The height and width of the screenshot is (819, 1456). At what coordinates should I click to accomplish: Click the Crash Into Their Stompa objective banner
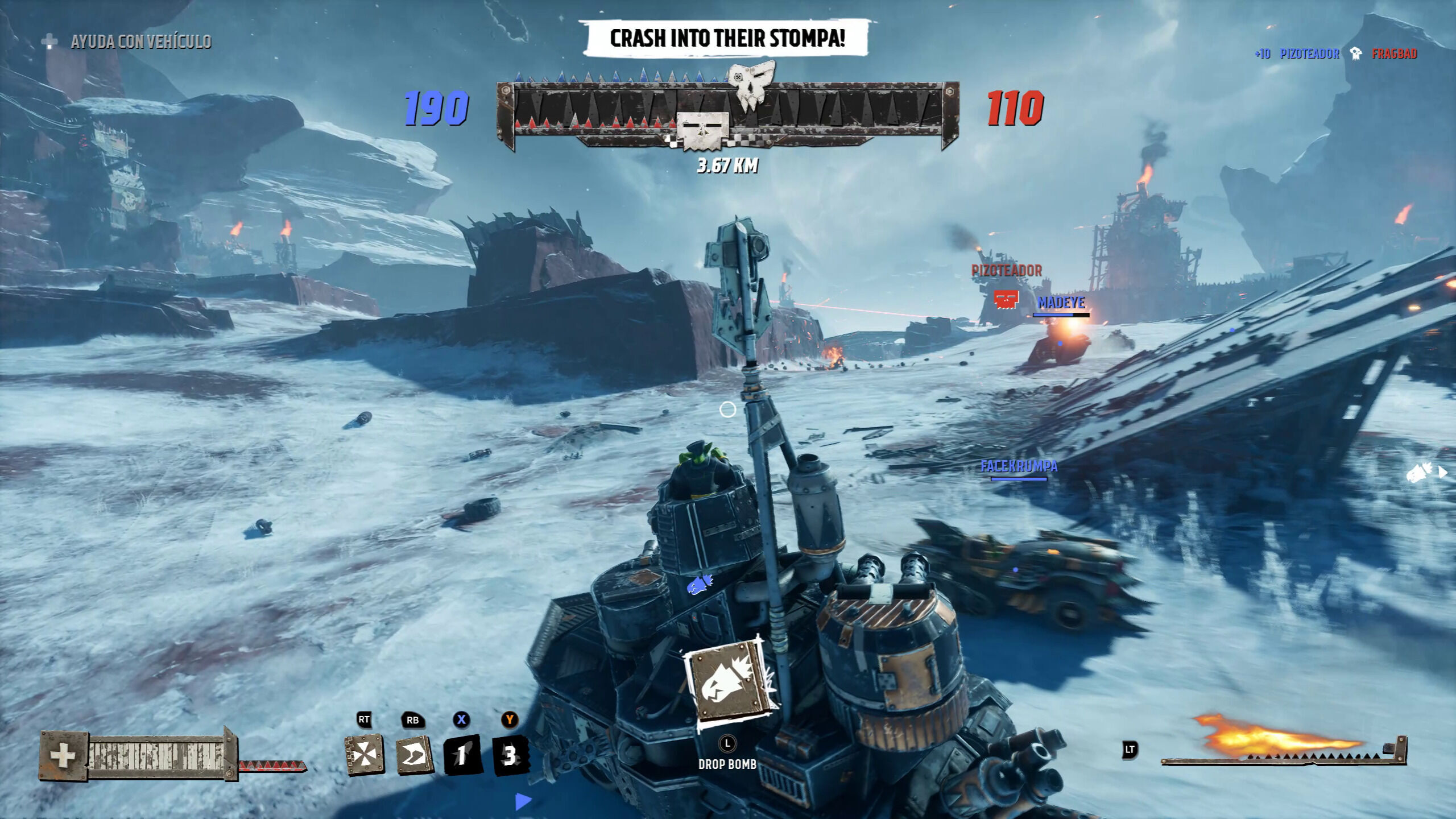727,38
